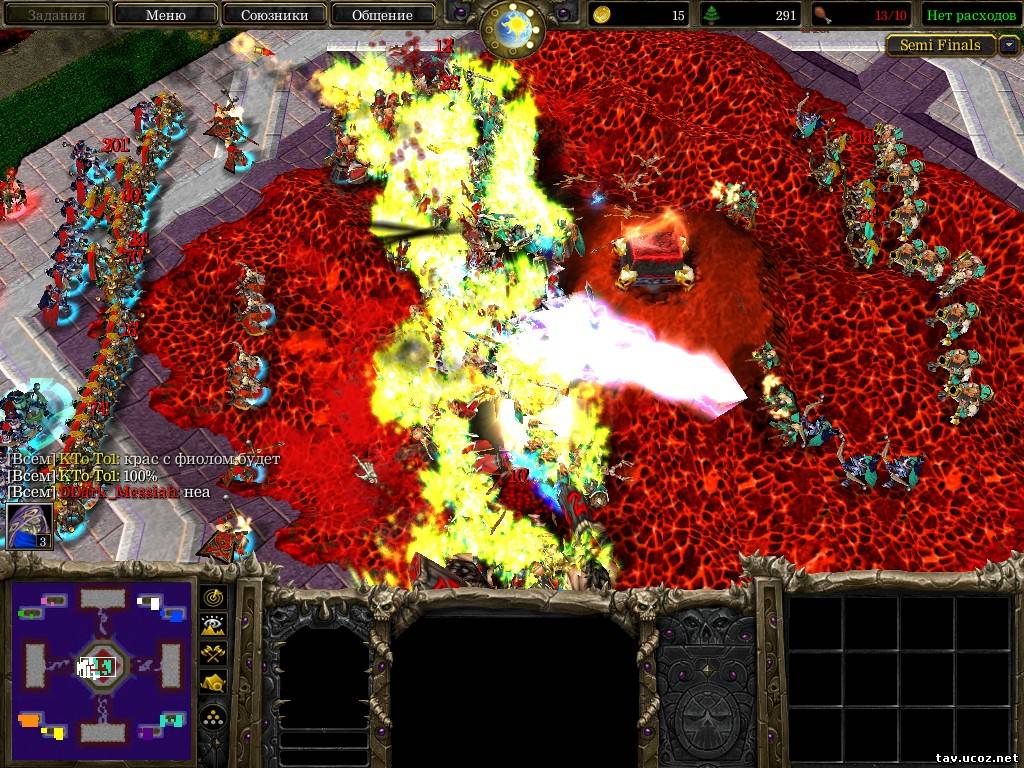Collapse the Semi Finals board with its arrow
The width and height of the screenshot is (1024, 768).
click(x=1009, y=45)
